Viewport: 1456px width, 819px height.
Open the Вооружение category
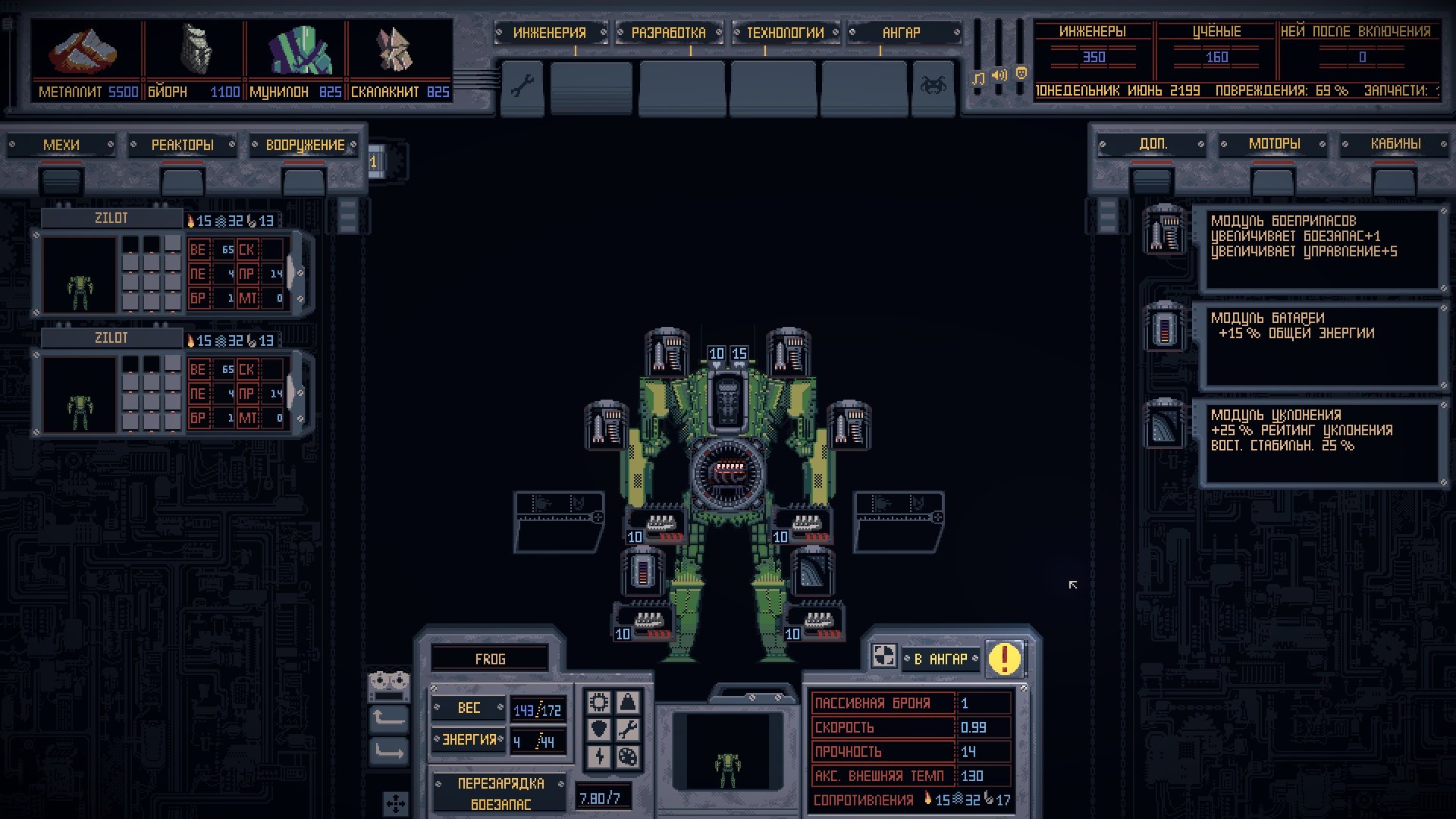(304, 145)
